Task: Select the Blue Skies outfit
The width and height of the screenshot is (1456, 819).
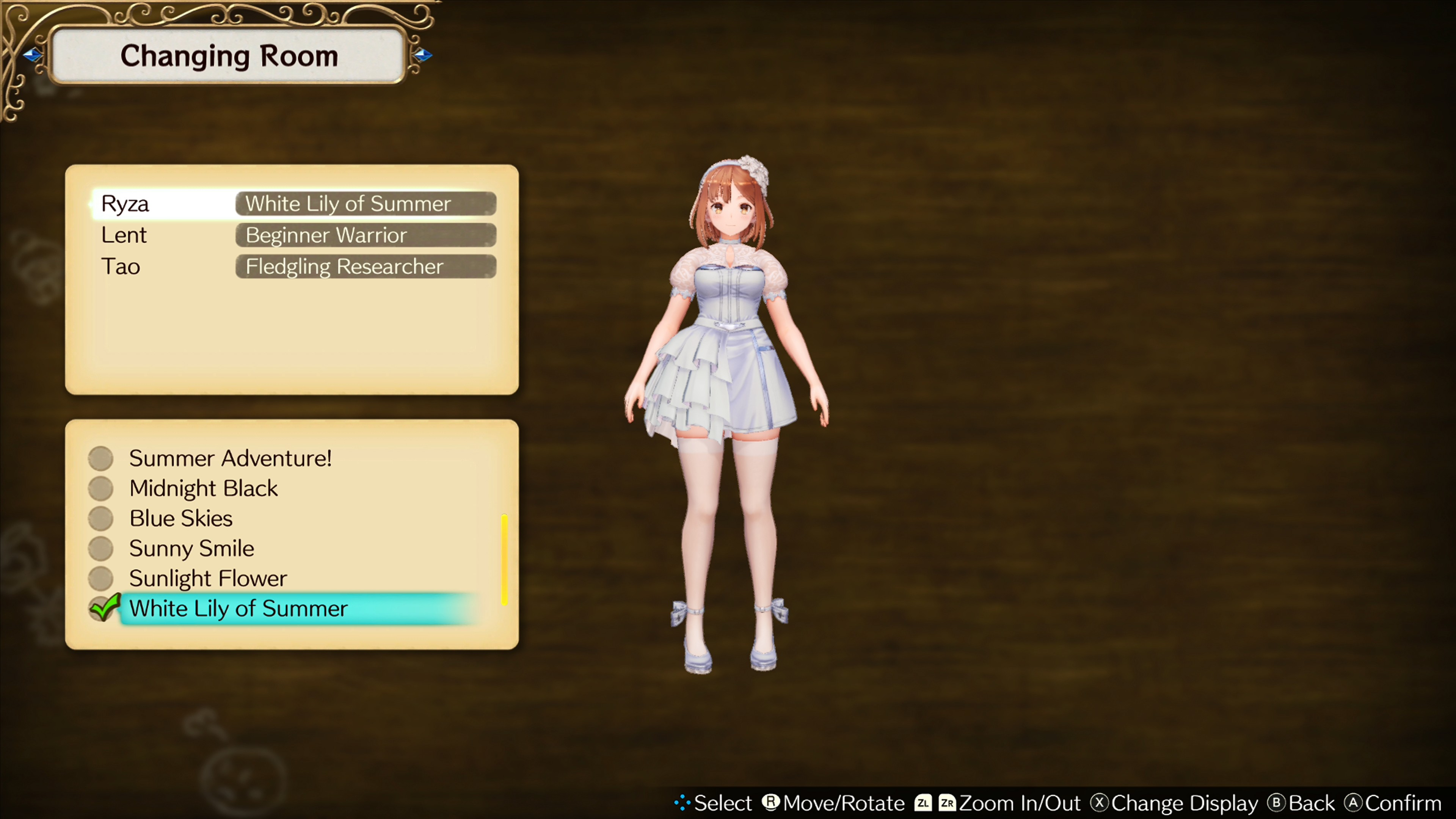Action: (181, 518)
